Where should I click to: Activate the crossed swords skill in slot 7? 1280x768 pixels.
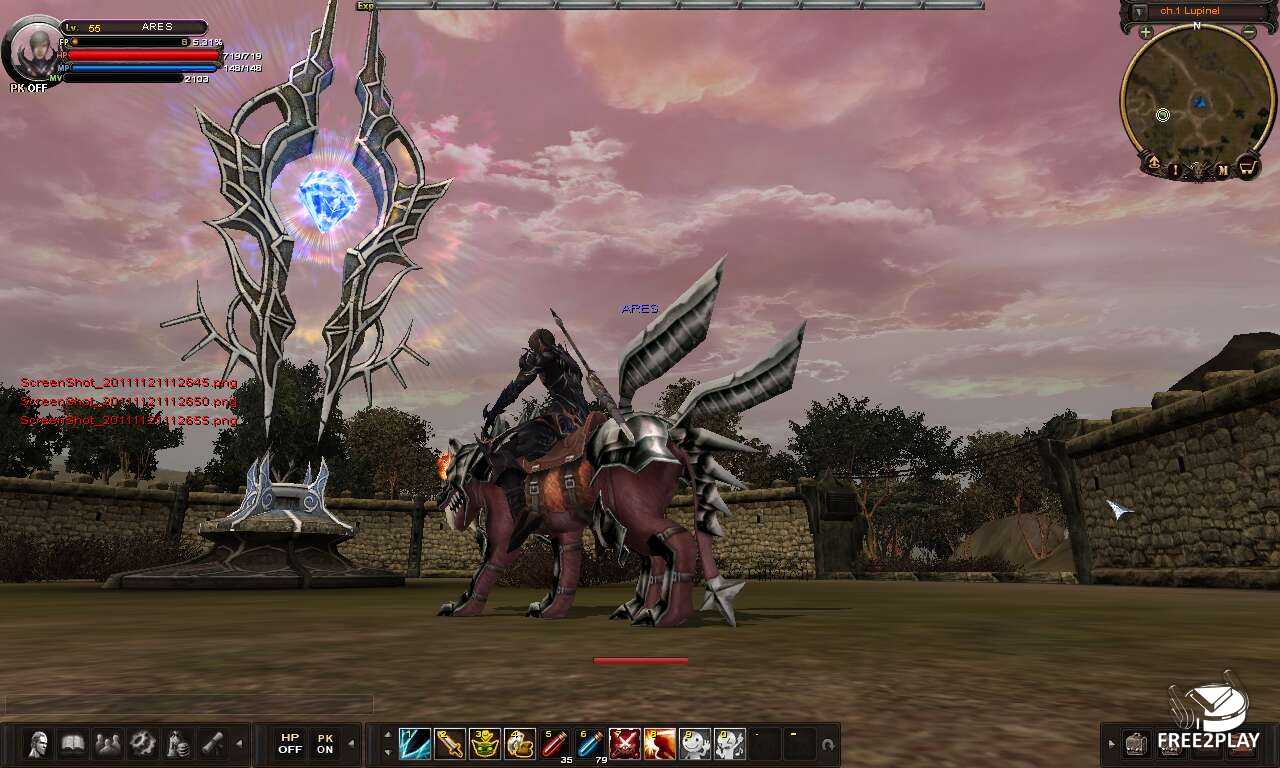(624, 744)
